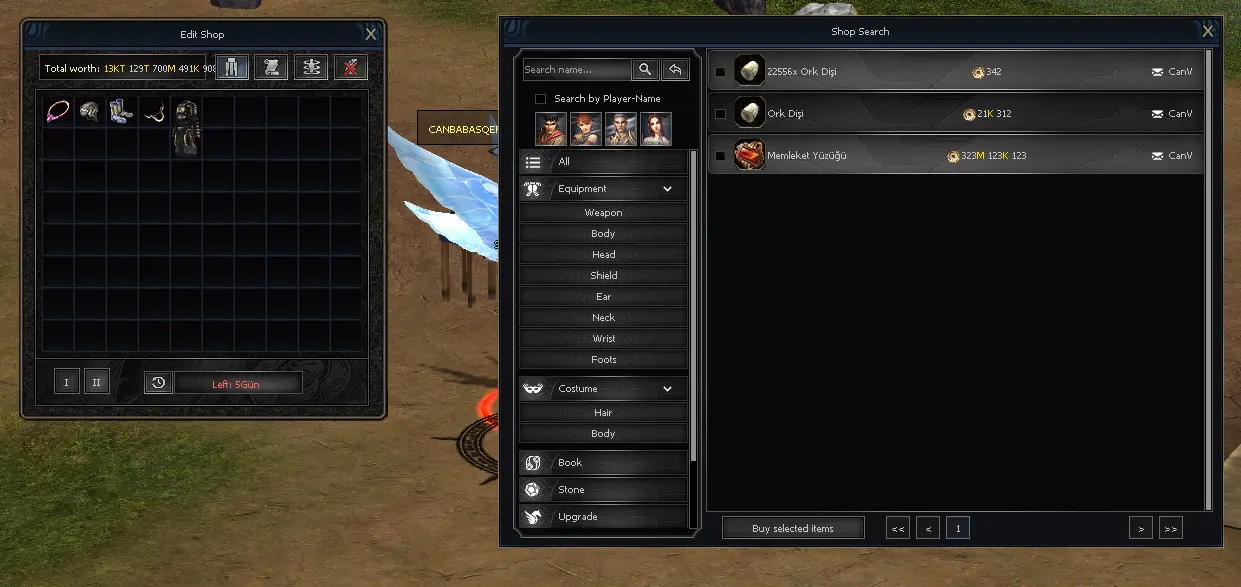
Task: Switch to shop page II
Action: click(97, 382)
